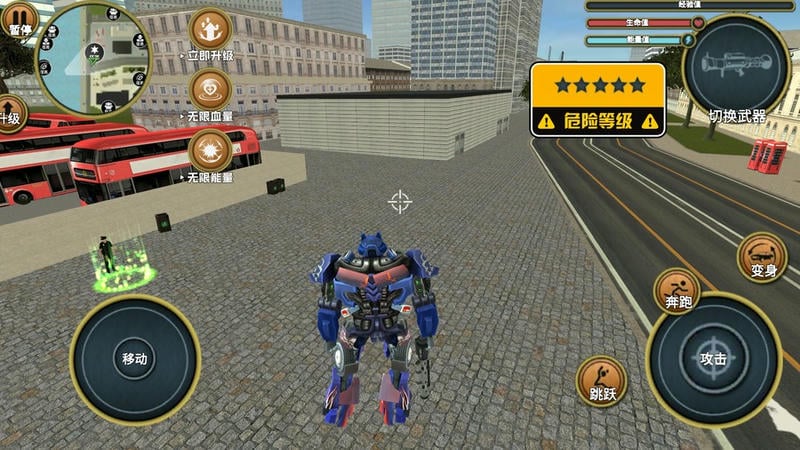Activate the 无限能量 unlimited energy icon
Viewport: 800px width, 450px height.
[x=210, y=152]
